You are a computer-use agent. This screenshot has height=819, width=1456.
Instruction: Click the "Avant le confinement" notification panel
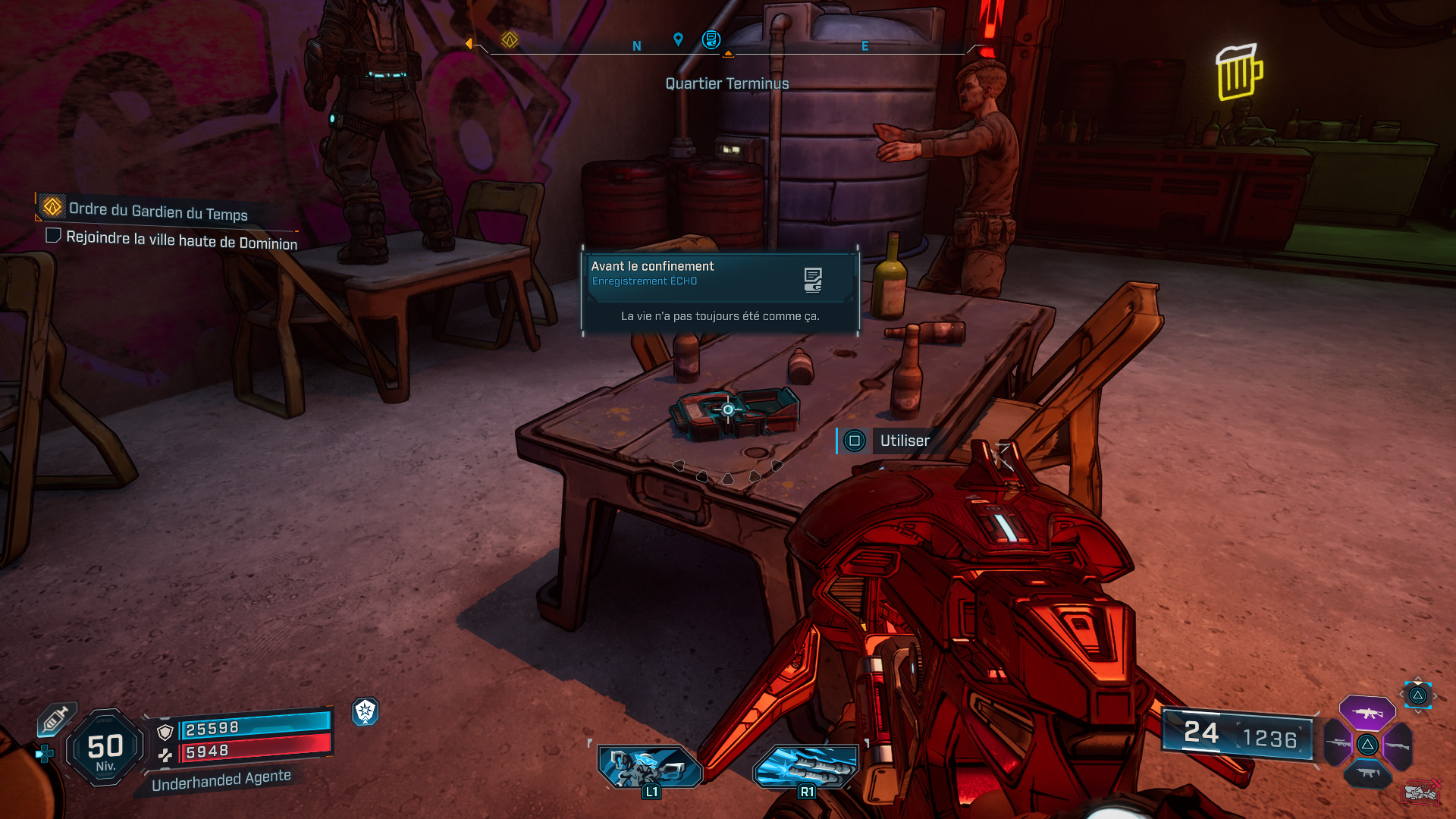[719, 292]
